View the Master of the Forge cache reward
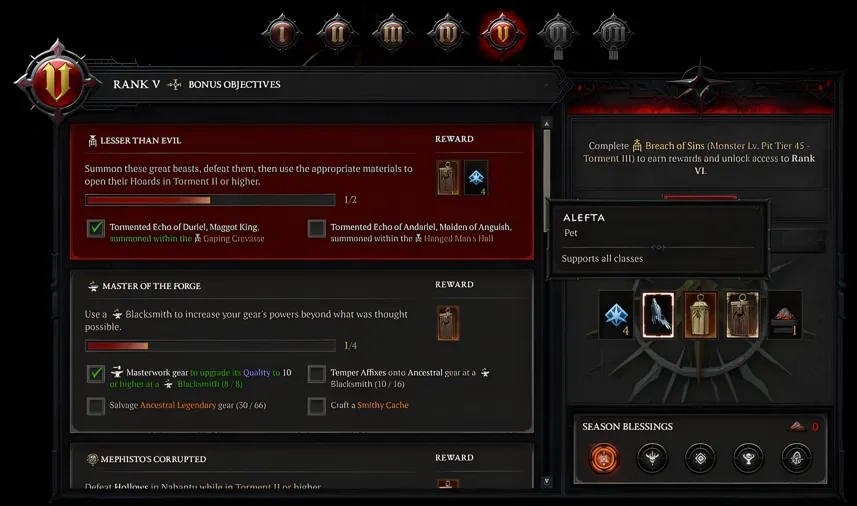The width and height of the screenshot is (857, 506). (x=448, y=322)
